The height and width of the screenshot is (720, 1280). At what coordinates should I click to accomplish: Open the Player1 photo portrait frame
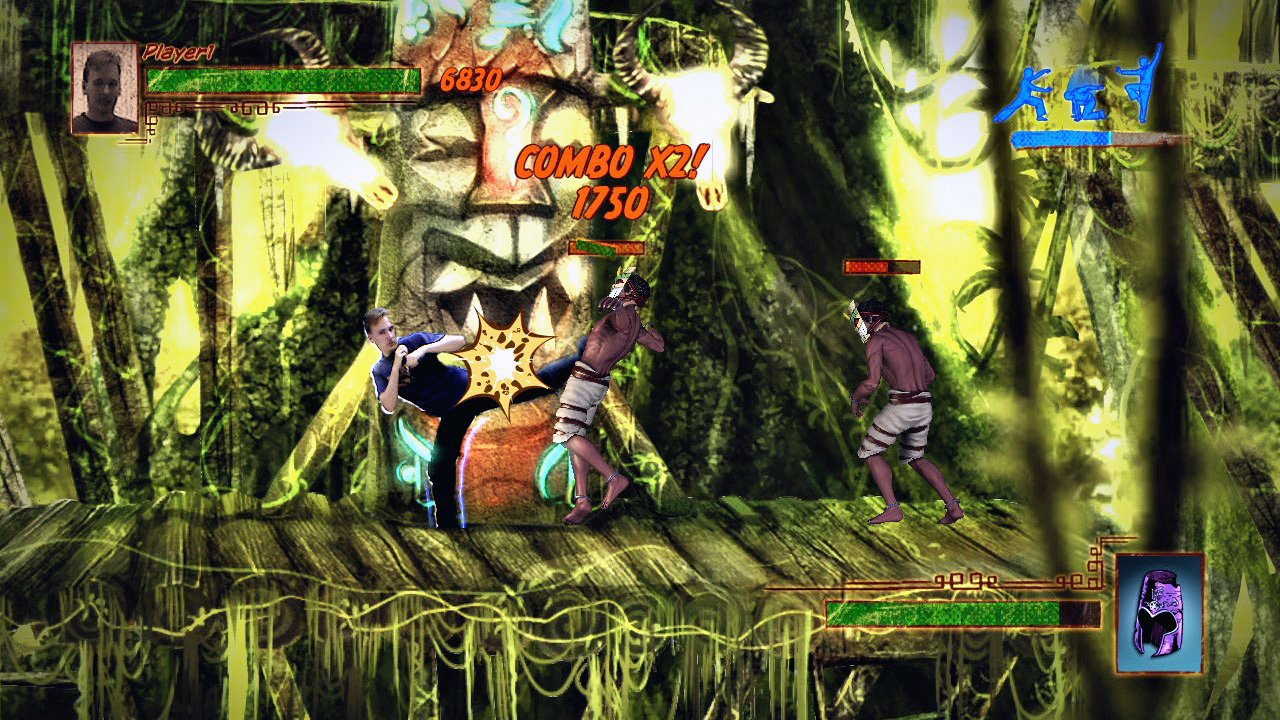click(x=104, y=85)
